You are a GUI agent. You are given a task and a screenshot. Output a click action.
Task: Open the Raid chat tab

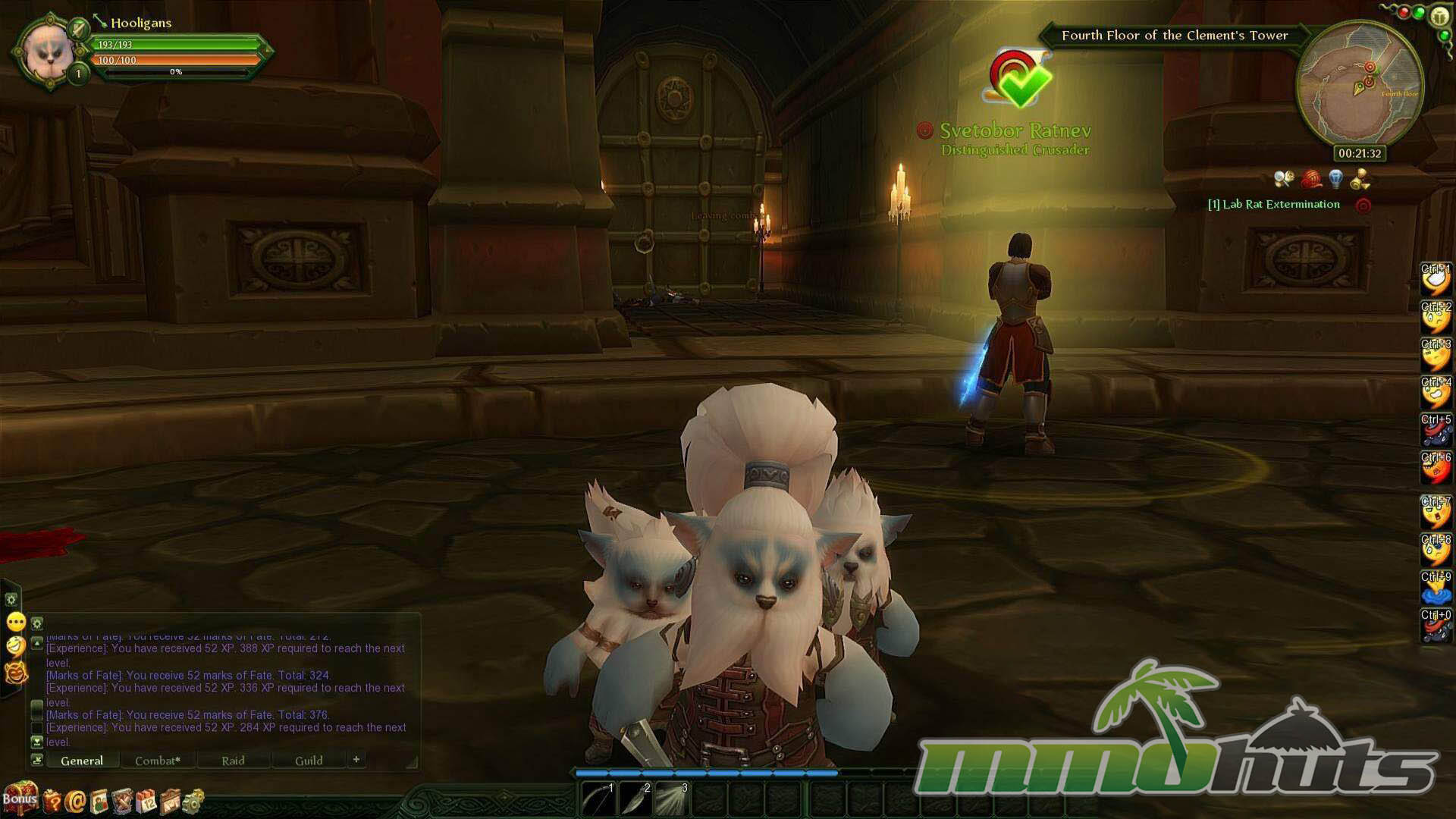click(233, 761)
